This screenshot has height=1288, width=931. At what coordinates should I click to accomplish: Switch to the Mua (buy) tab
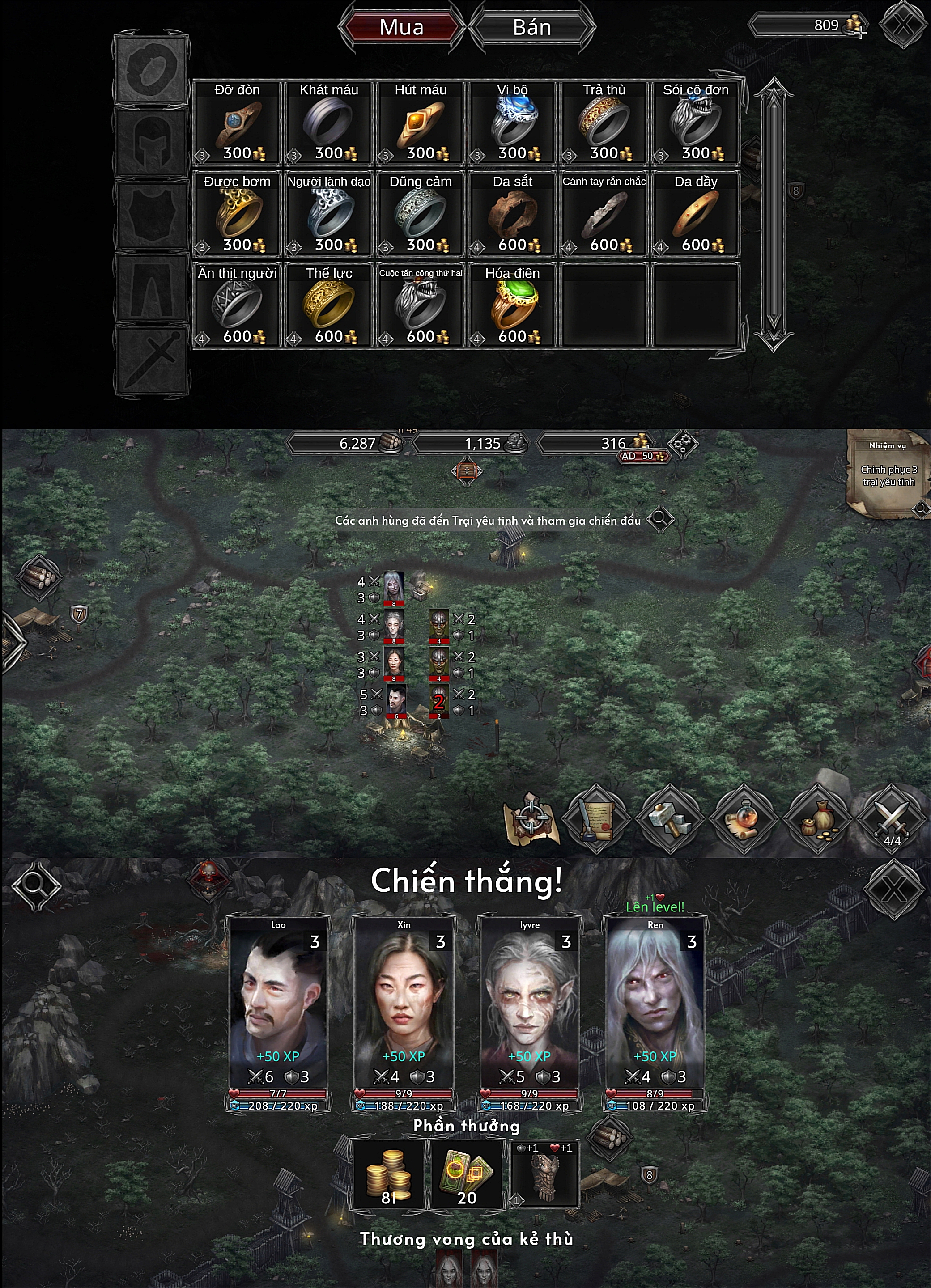click(x=401, y=27)
